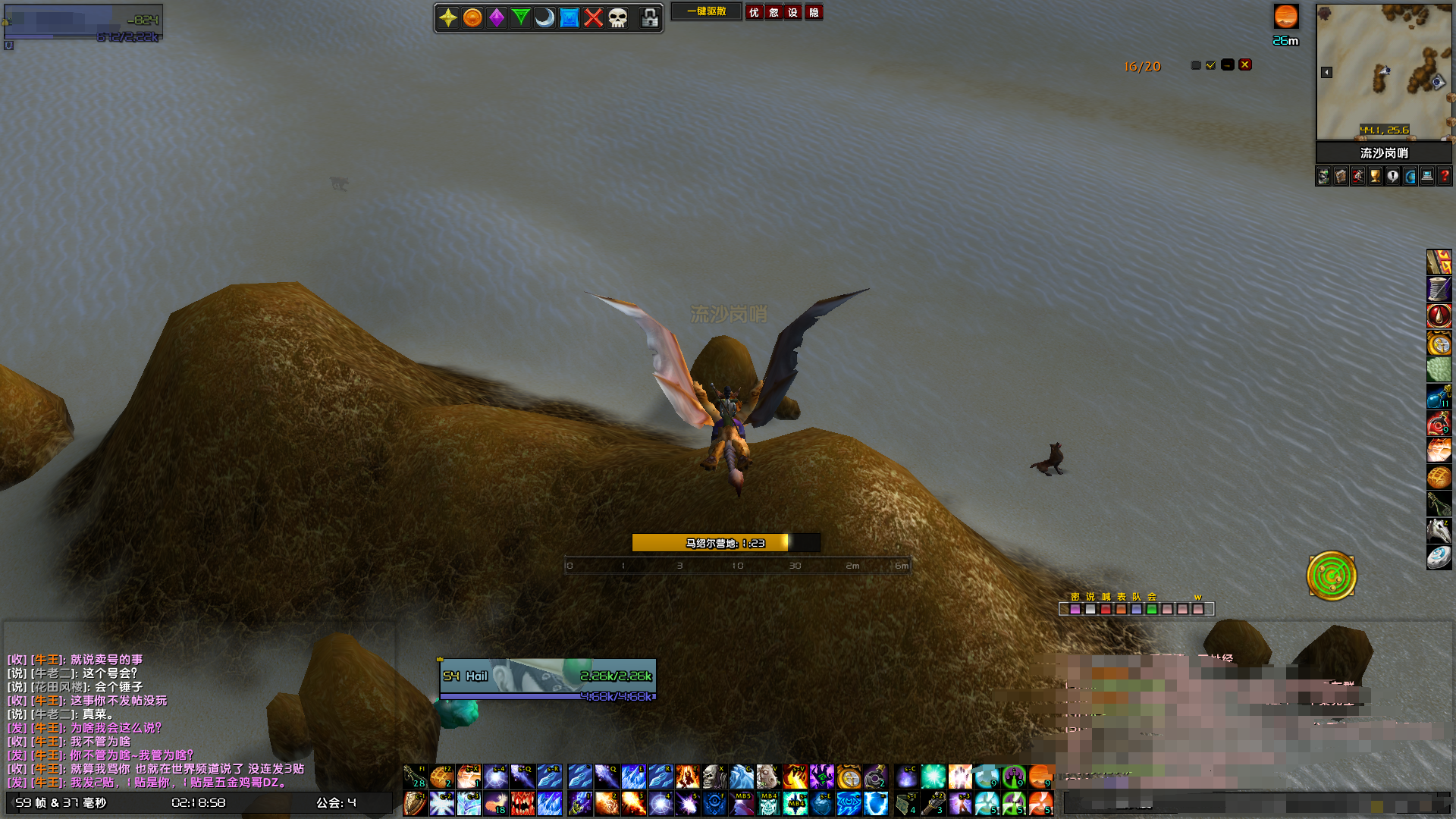Select the purple diamond raid marker
Viewport: 1456px width, 819px height.
(497, 17)
